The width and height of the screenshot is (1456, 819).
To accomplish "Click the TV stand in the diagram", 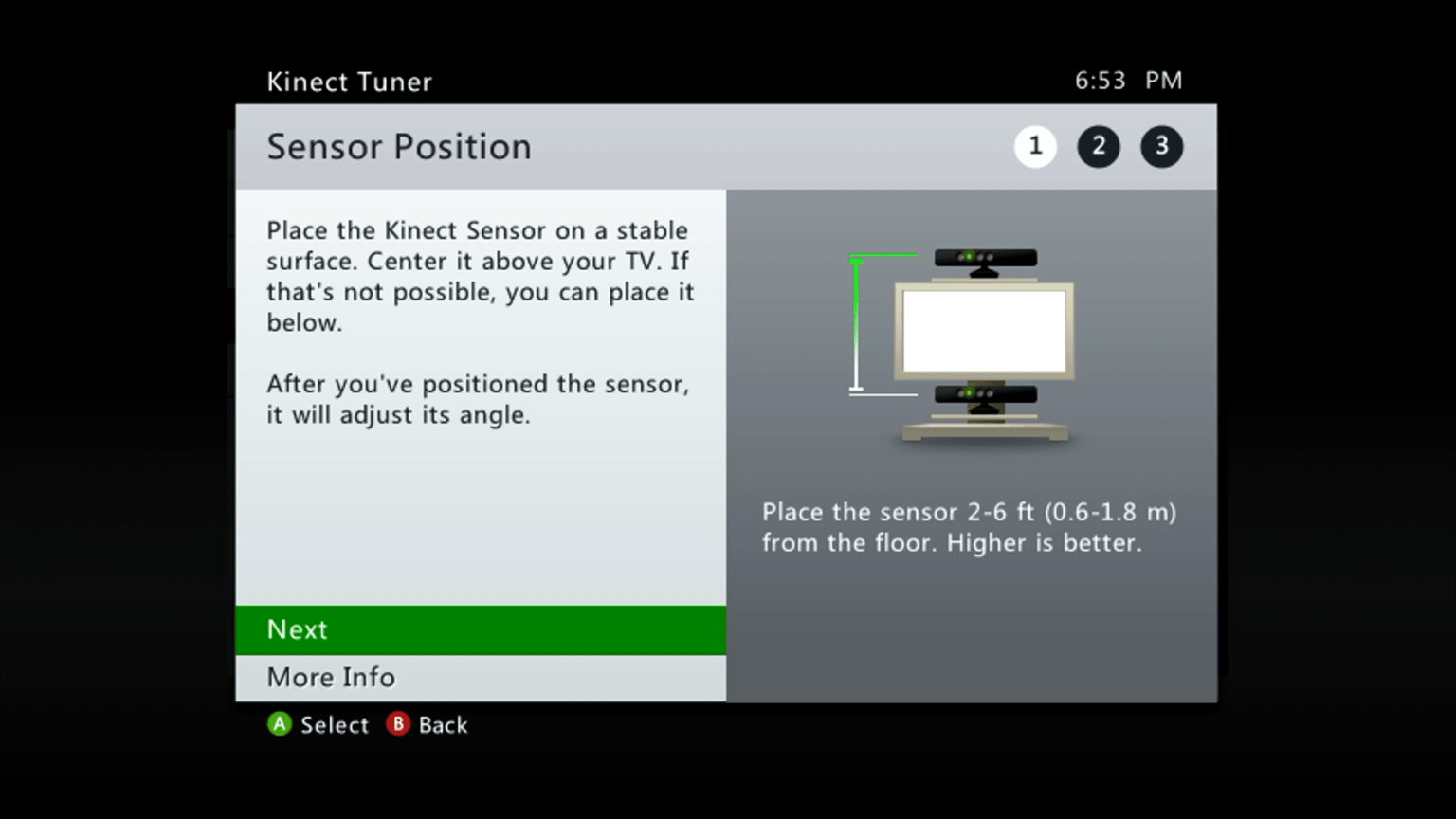I will 984,433.
